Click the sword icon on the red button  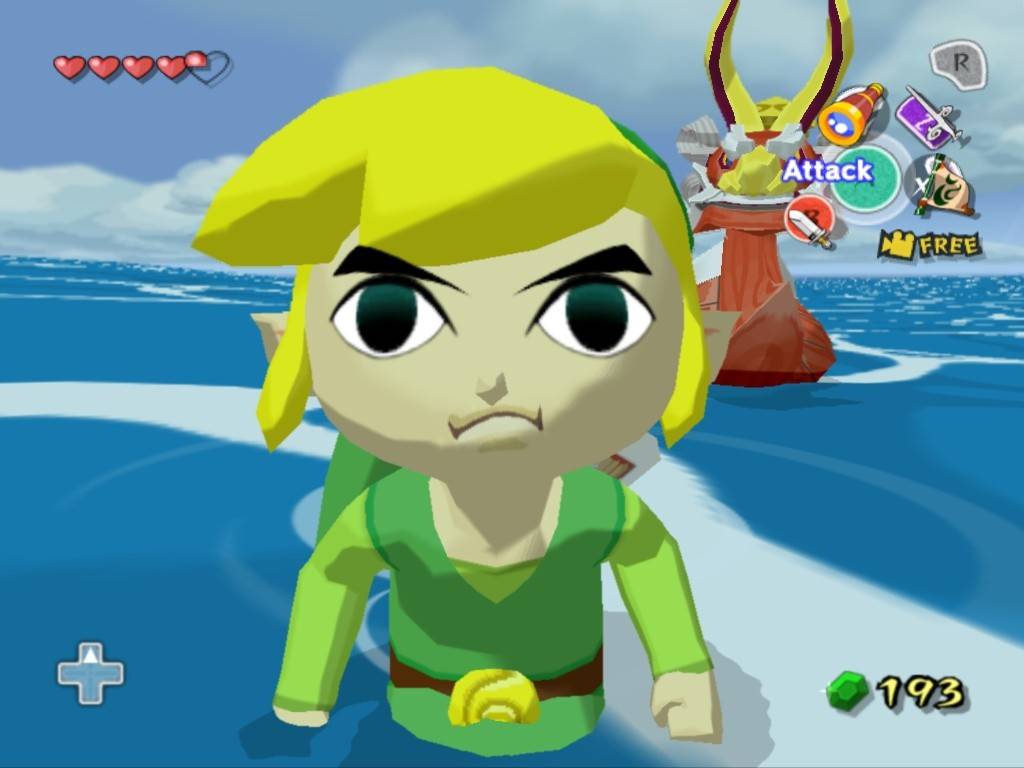[x=808, y=221]
